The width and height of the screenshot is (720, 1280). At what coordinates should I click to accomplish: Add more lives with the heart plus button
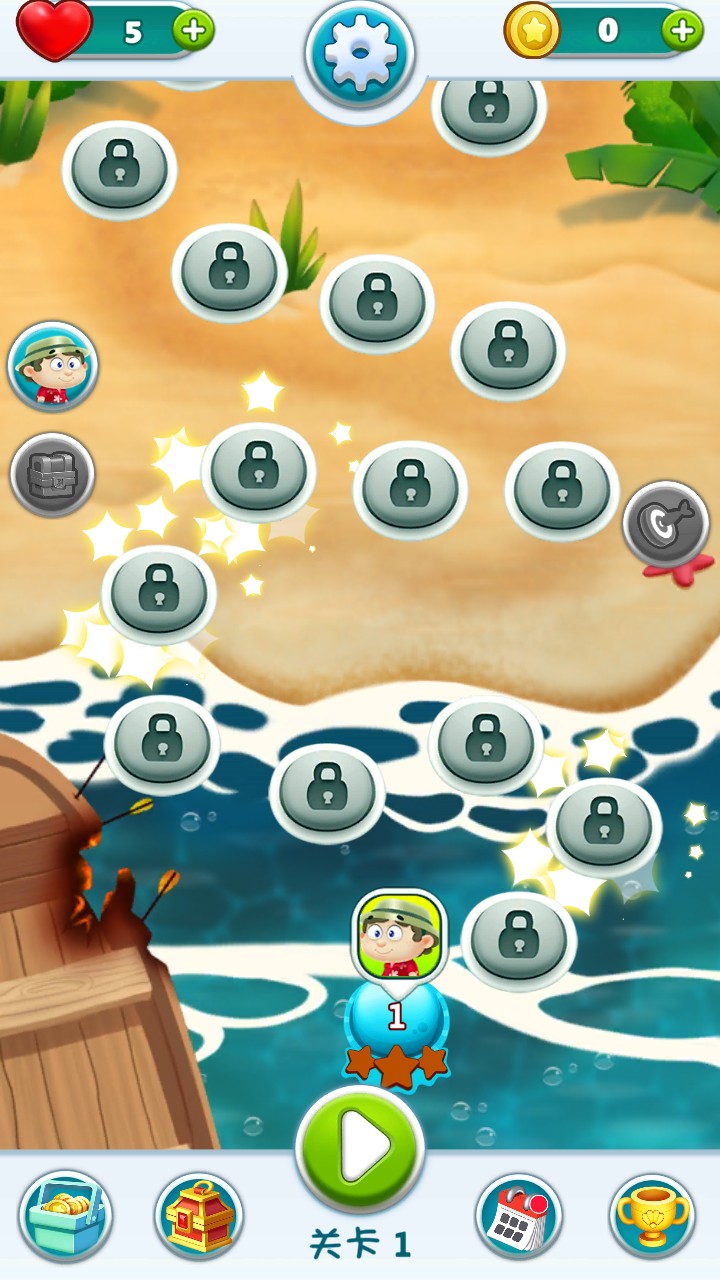point(194,30)
